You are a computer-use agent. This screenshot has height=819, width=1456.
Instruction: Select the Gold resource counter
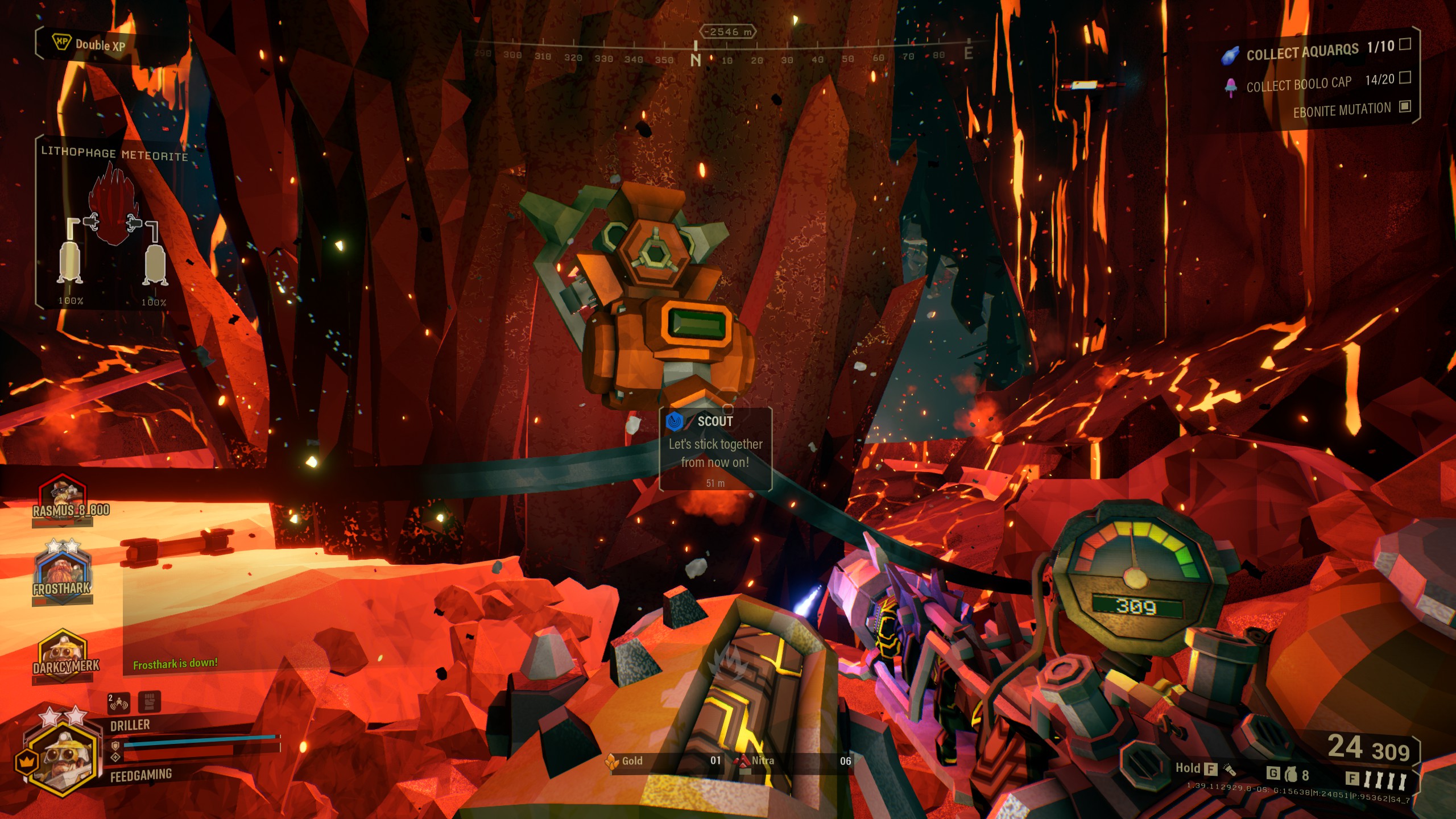(663, 761)
